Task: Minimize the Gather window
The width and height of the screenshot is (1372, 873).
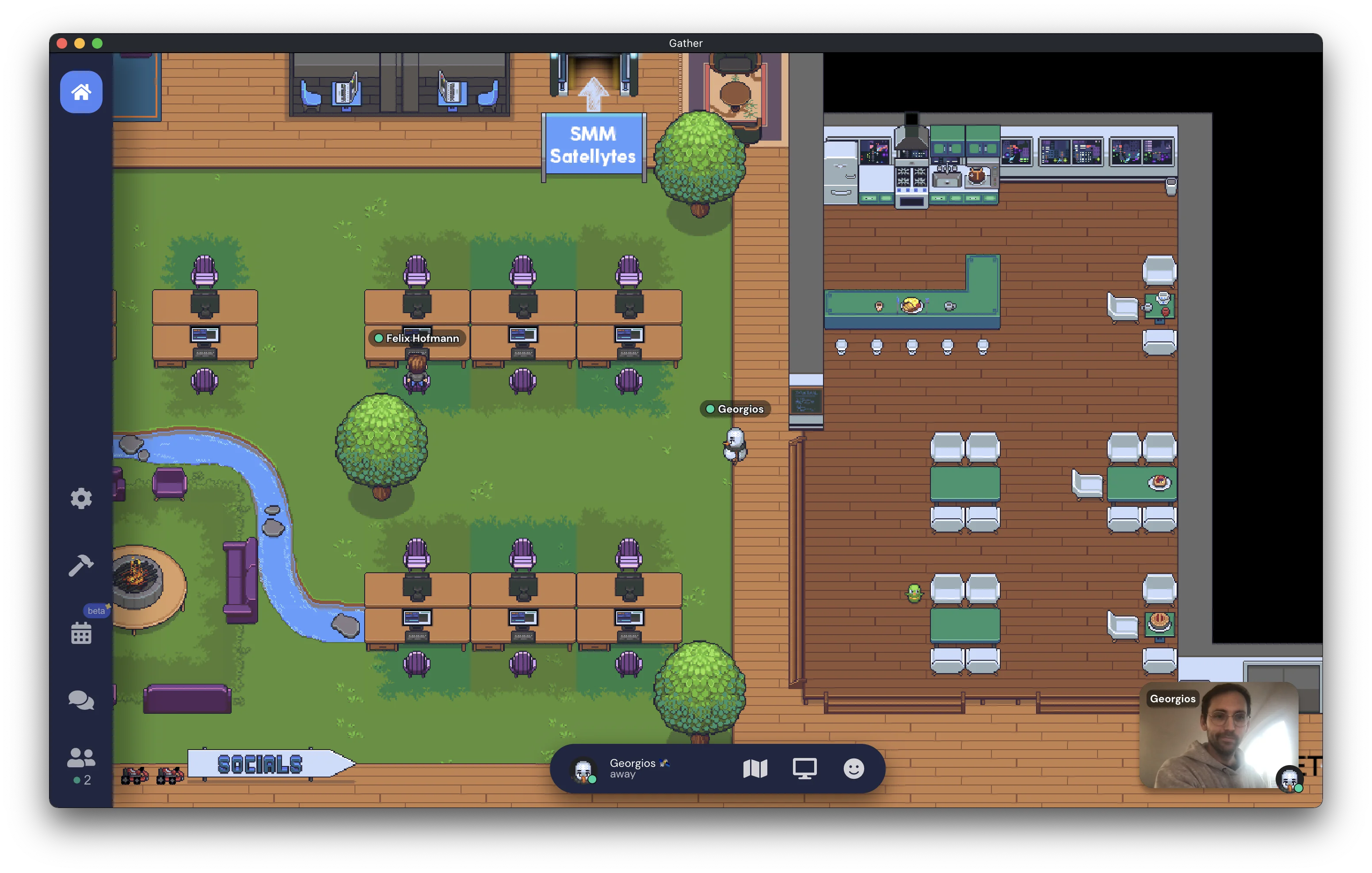Action: [x=80, y=43]
